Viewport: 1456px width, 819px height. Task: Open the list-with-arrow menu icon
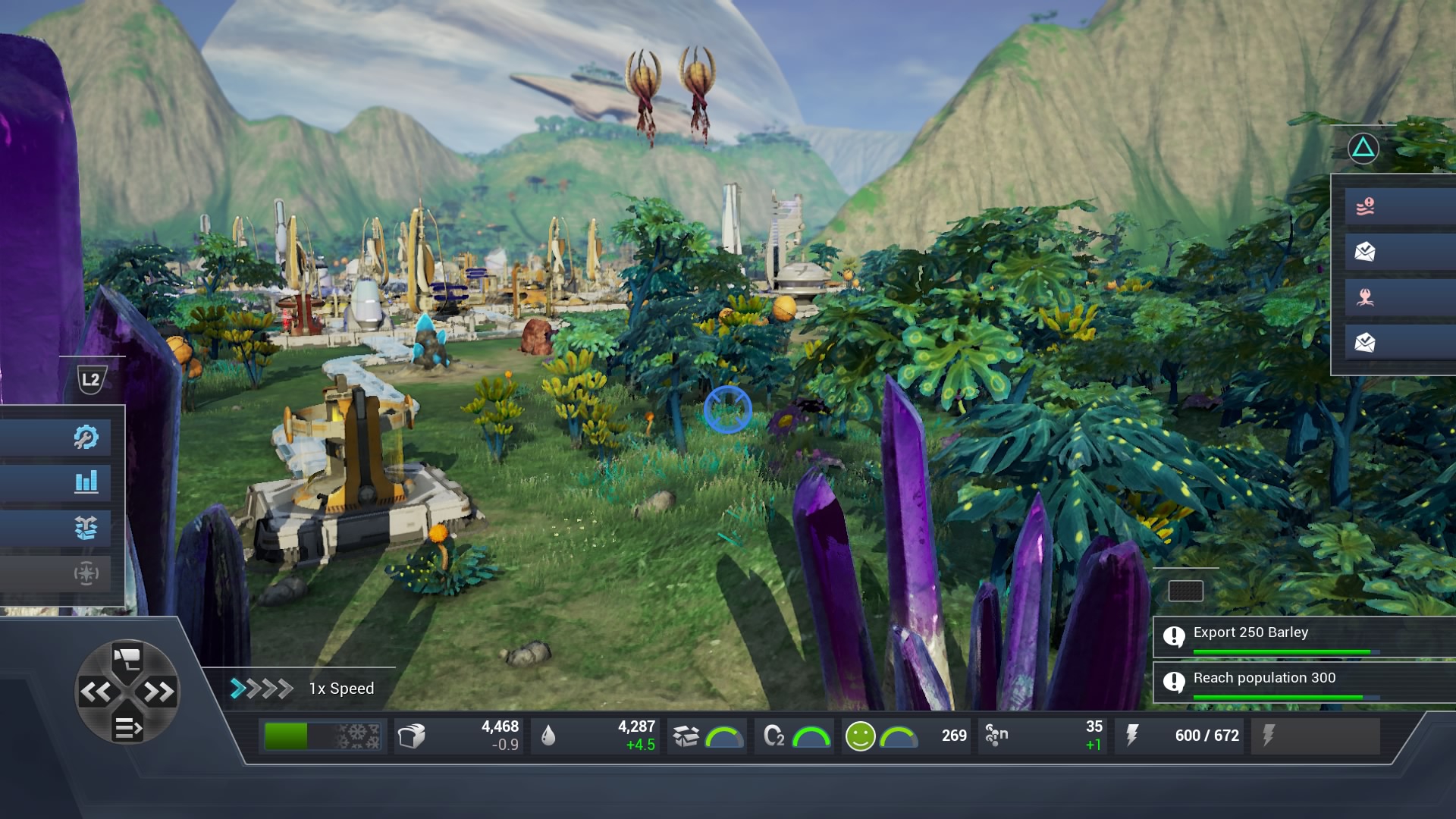pyautogui.click(x=127, y=728)
